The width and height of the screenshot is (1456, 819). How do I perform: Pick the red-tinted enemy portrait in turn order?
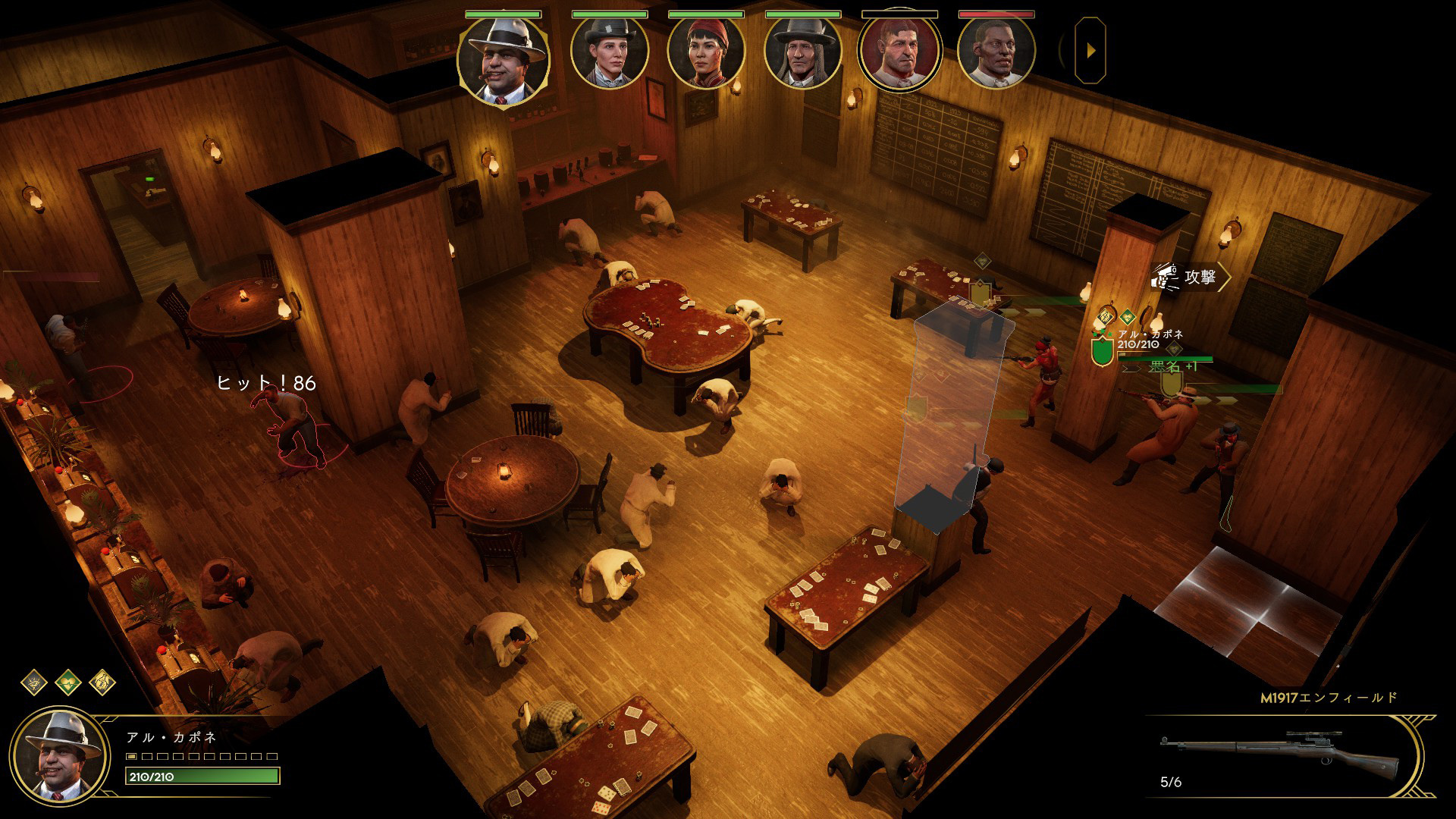pos(899,52)
